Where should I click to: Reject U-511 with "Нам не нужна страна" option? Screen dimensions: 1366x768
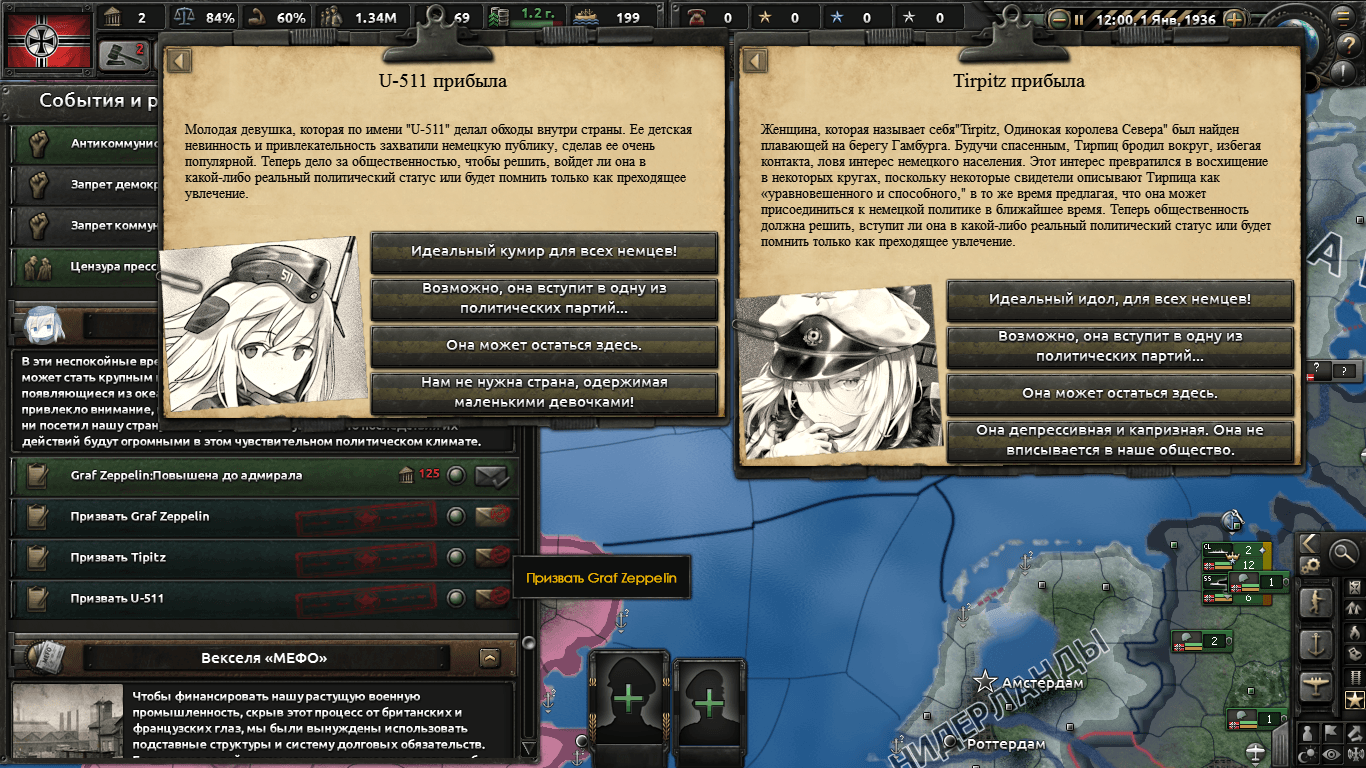(544, 392)
